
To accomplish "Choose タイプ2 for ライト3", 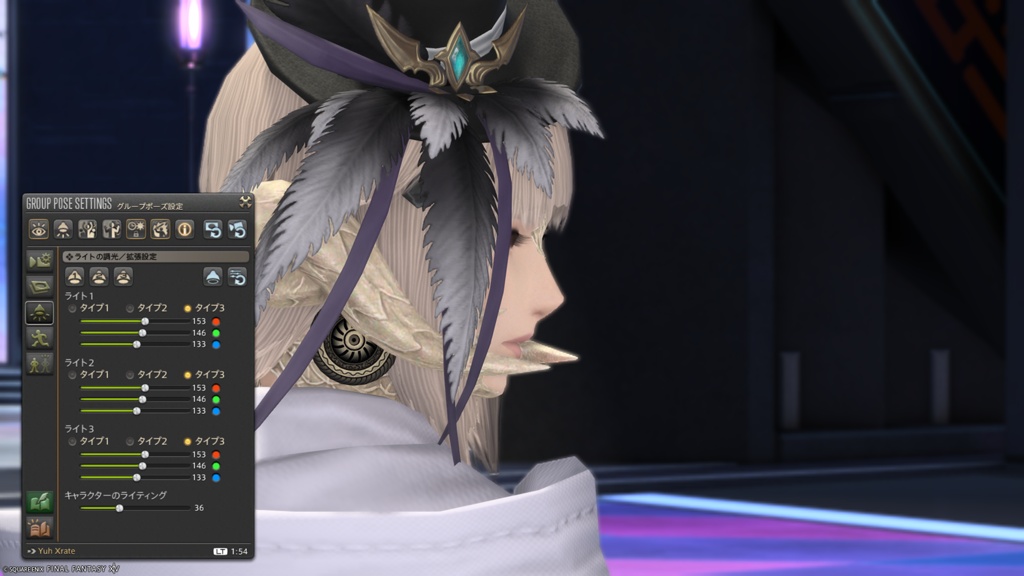I will (x=130, y=441).
